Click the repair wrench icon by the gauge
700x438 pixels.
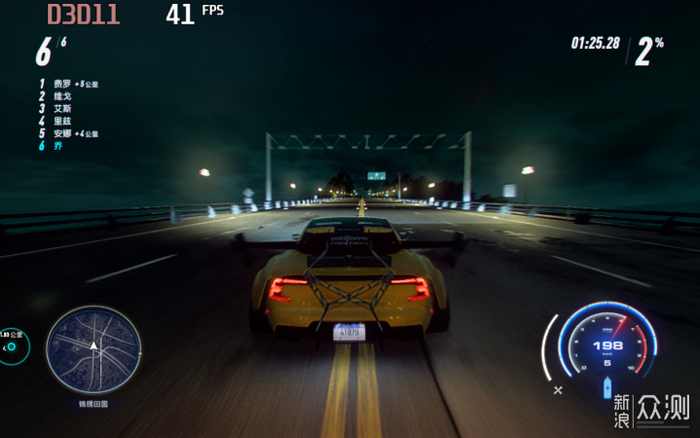[558, 389]
